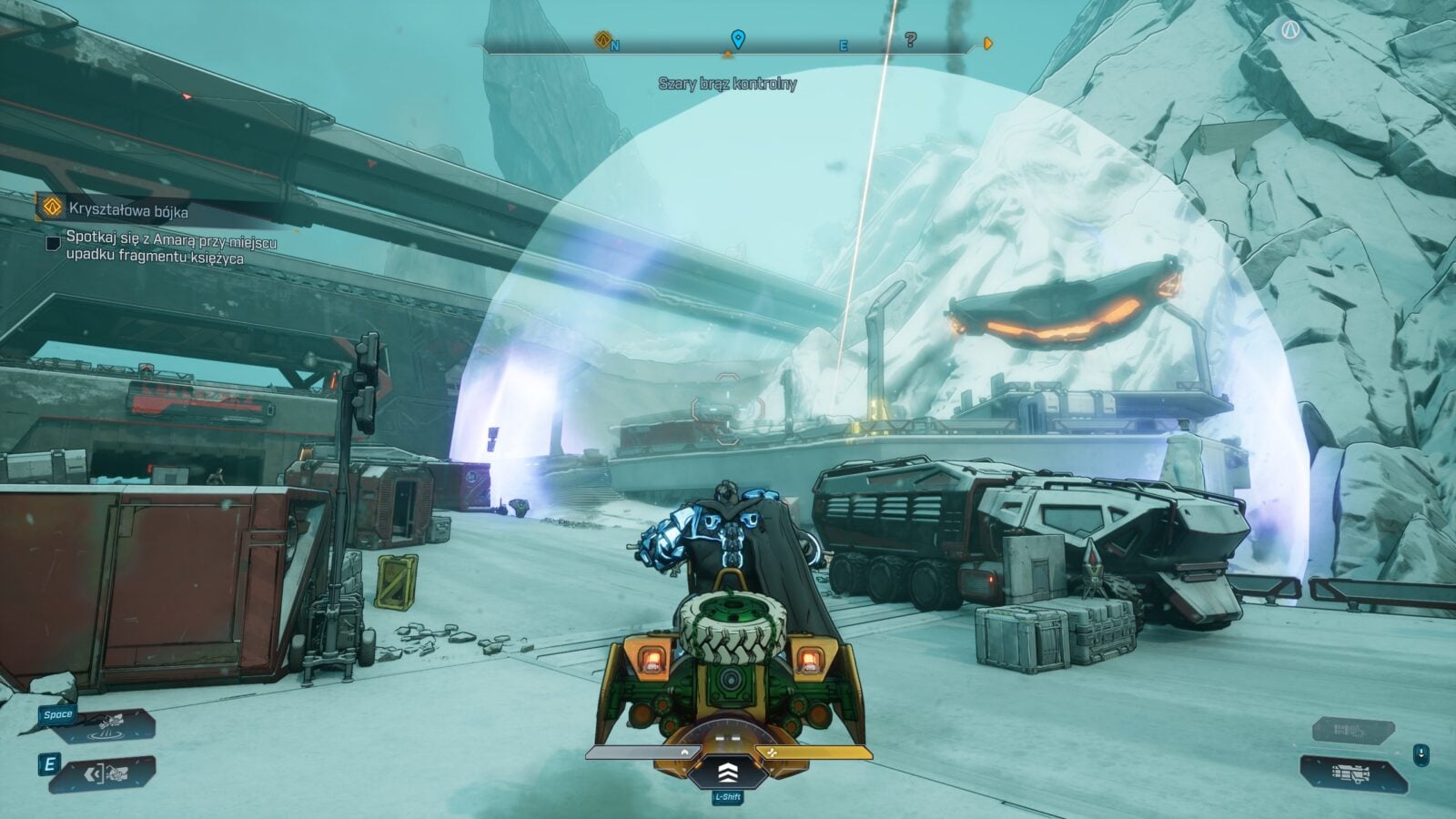This screenshot has width=1456, height=819.
Task: Click the exit vehicle action icon
Action: (102, 774)
